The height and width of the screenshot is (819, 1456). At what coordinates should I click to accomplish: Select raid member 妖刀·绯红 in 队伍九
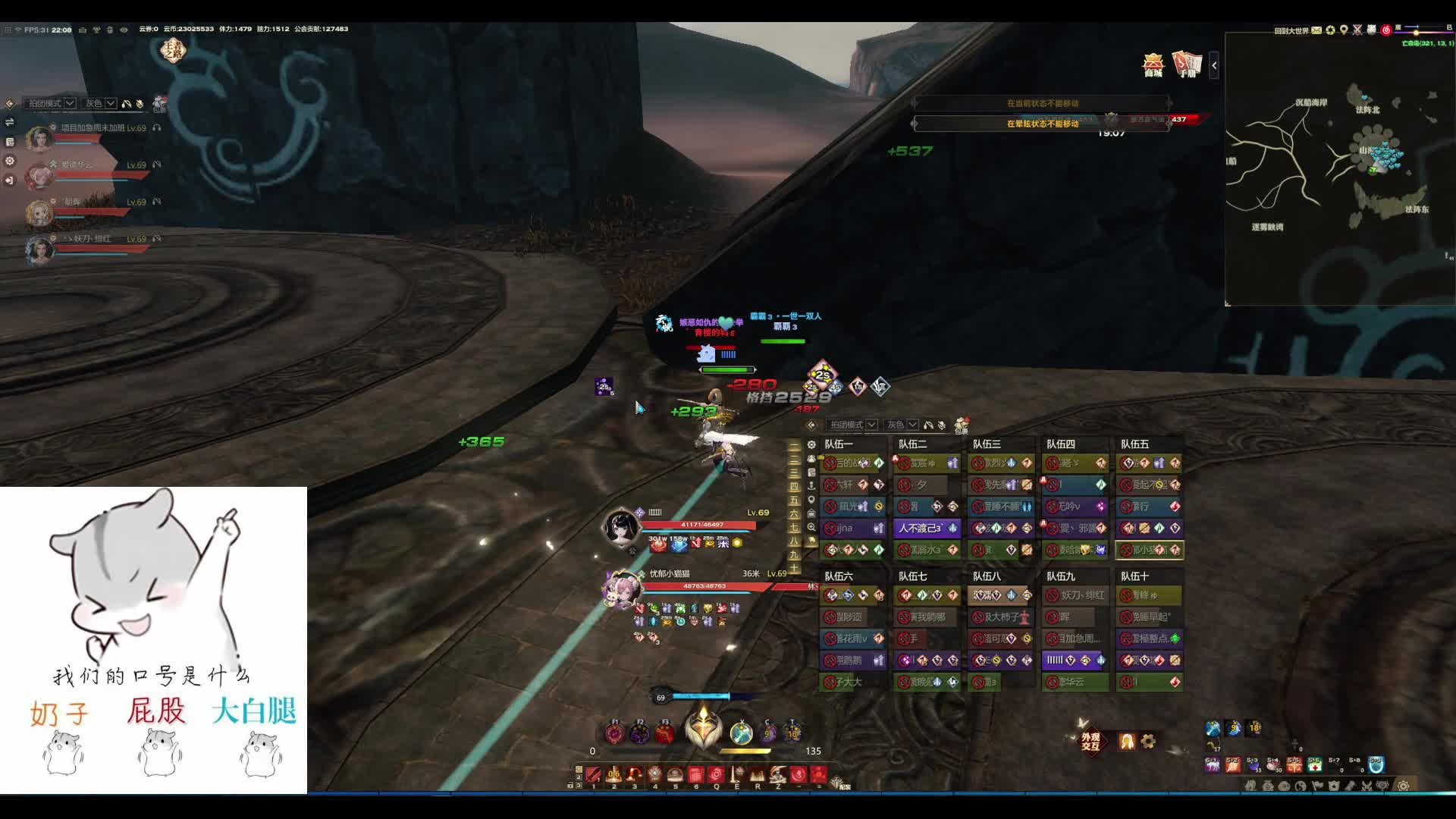point(1075,595)
